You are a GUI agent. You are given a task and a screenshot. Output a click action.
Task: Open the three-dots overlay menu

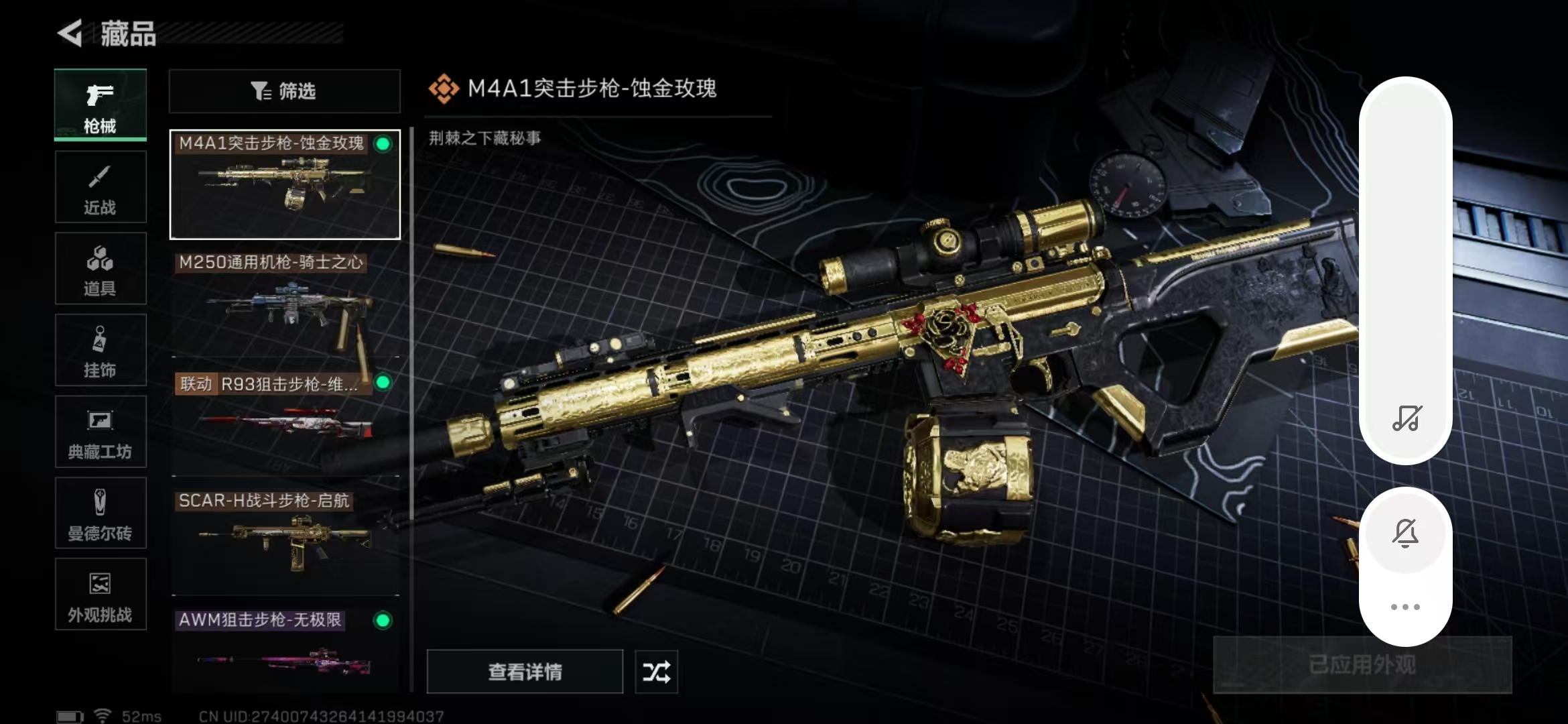pos(1406,607)
